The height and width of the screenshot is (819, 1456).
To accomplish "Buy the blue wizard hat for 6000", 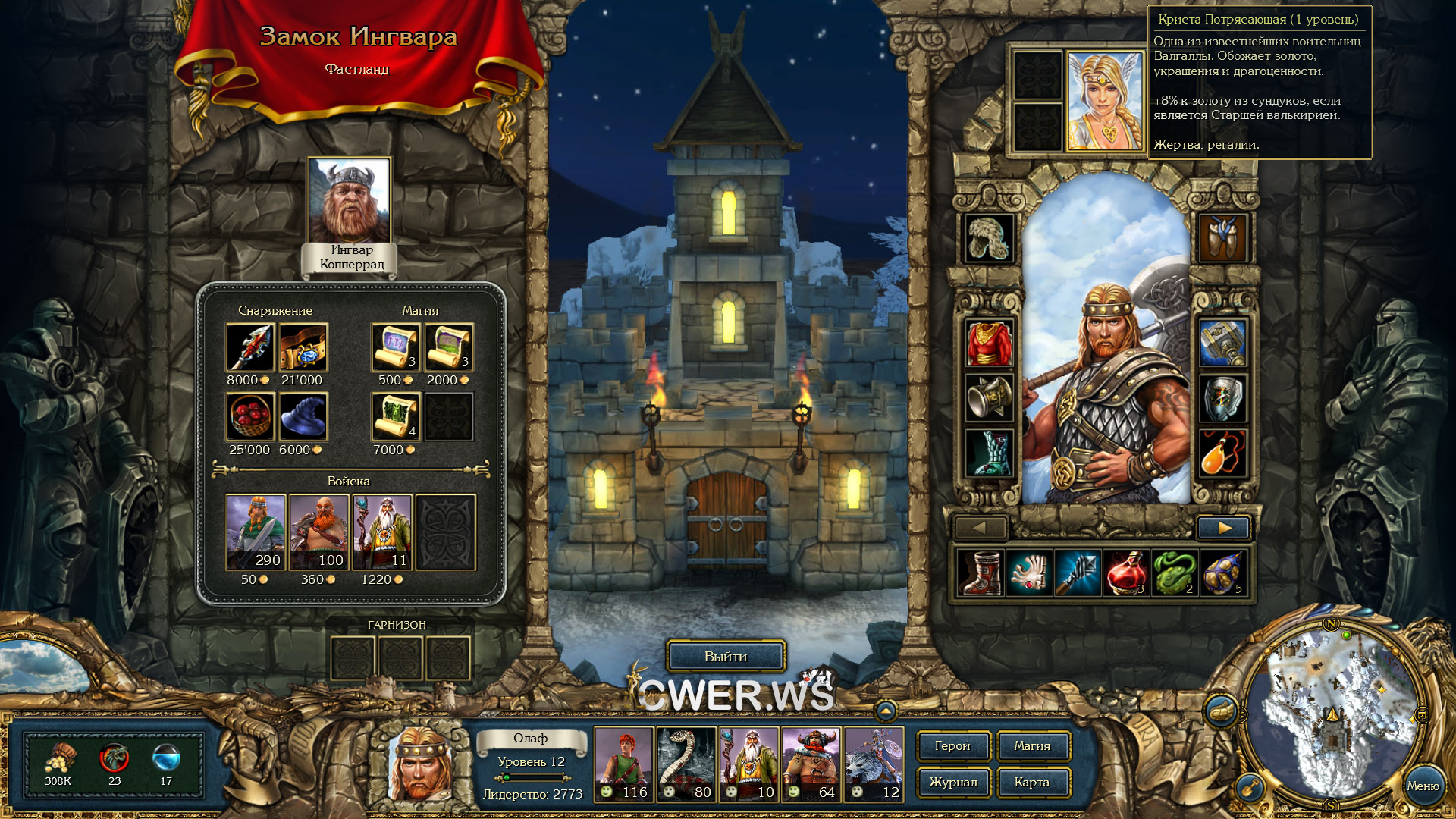I will click(x=303, y=417).
